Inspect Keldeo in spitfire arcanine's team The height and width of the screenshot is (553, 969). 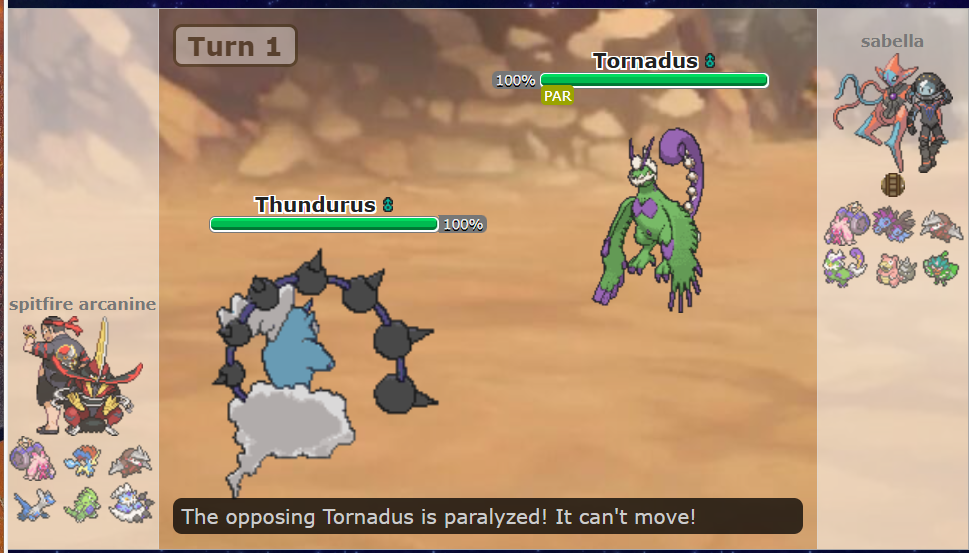pyautogui.click(x=82, y=461)
